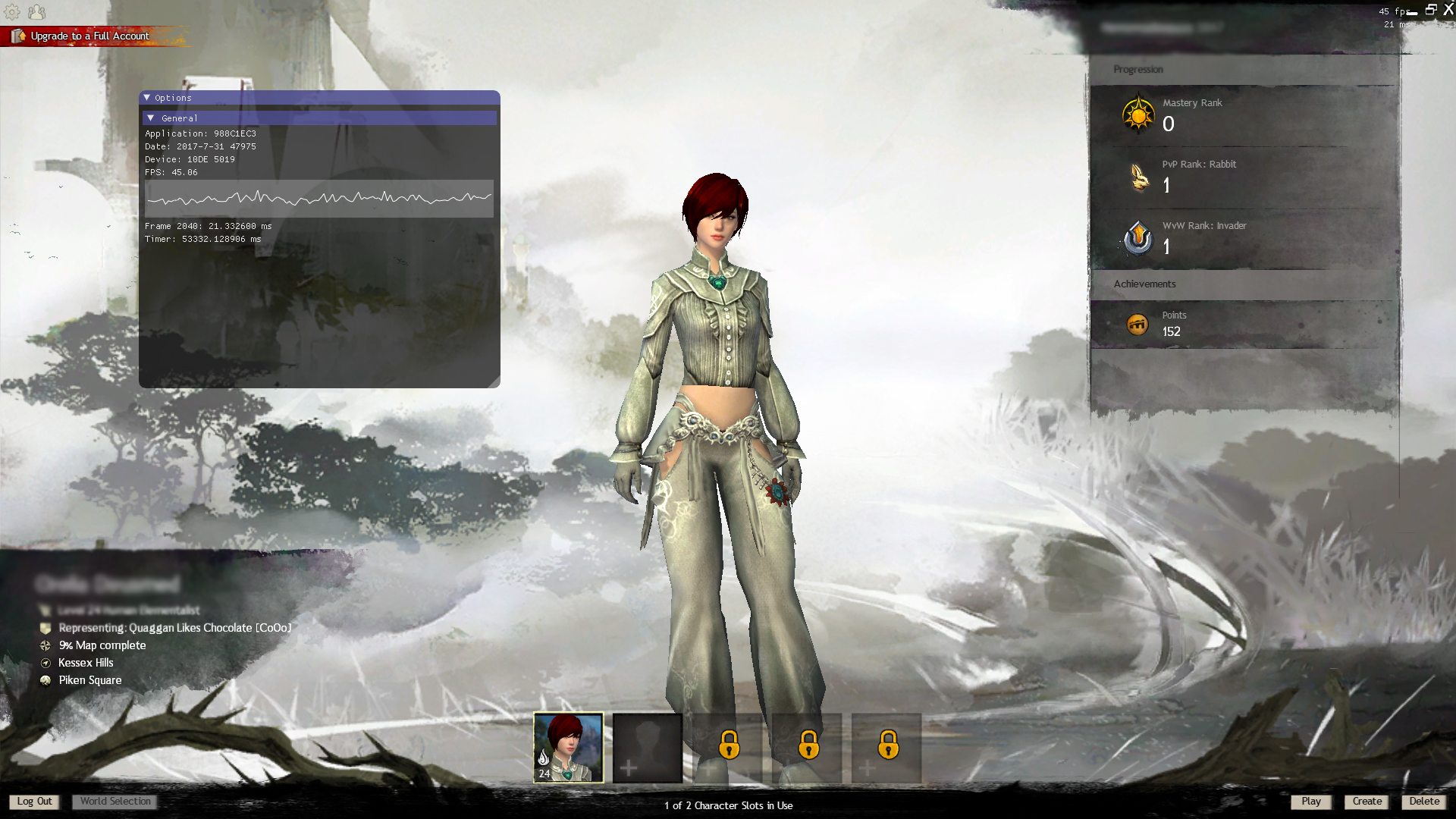Click the Upgrade to a Full Account banner
The height and width of the screenshot is (819, 1456).
pyautogui.click(x=89, y=36)
